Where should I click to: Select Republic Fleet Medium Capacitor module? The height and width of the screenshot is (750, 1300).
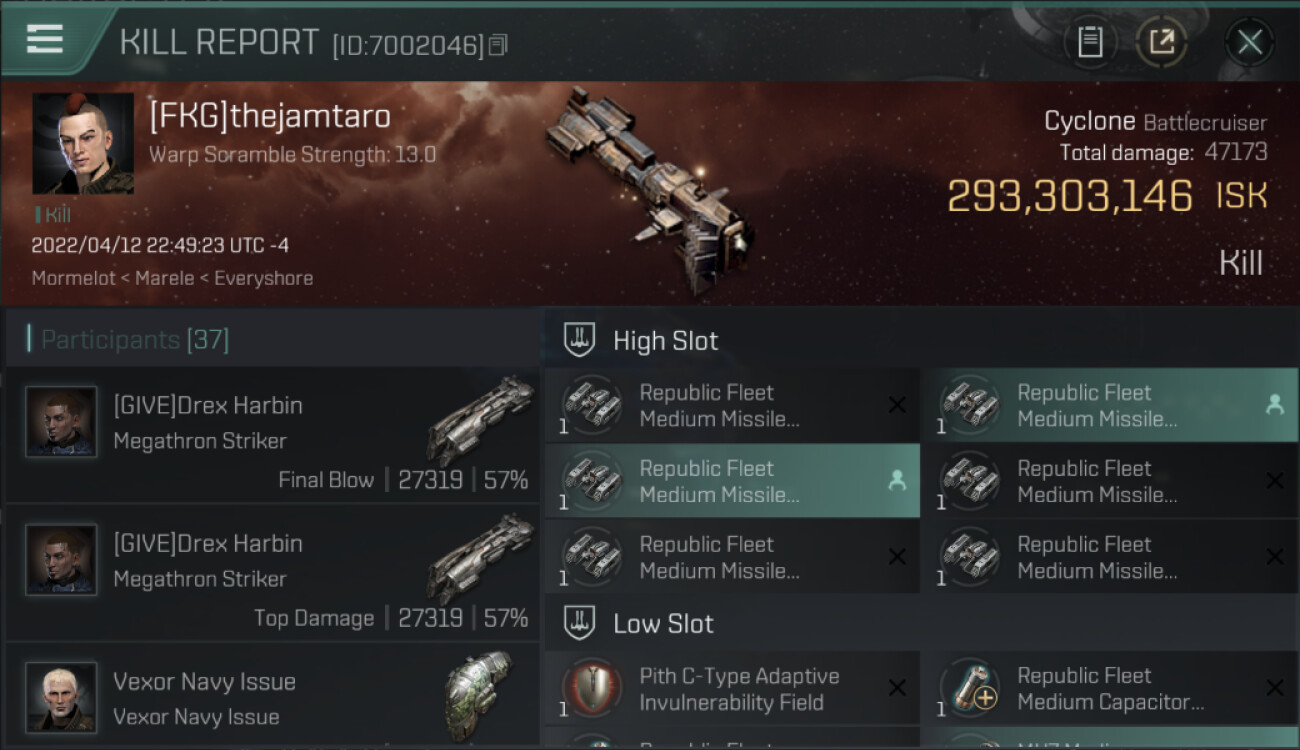[x=1109, y=689]
